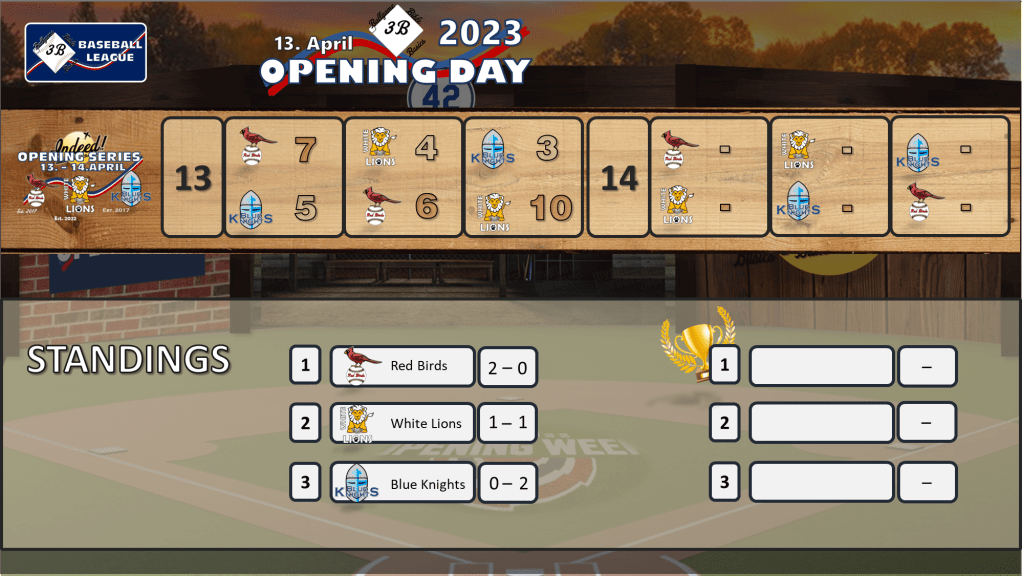Click the Red Birds 2 – 0 record box
This screenshot has width=1022, height=576.
pos(507,367)
